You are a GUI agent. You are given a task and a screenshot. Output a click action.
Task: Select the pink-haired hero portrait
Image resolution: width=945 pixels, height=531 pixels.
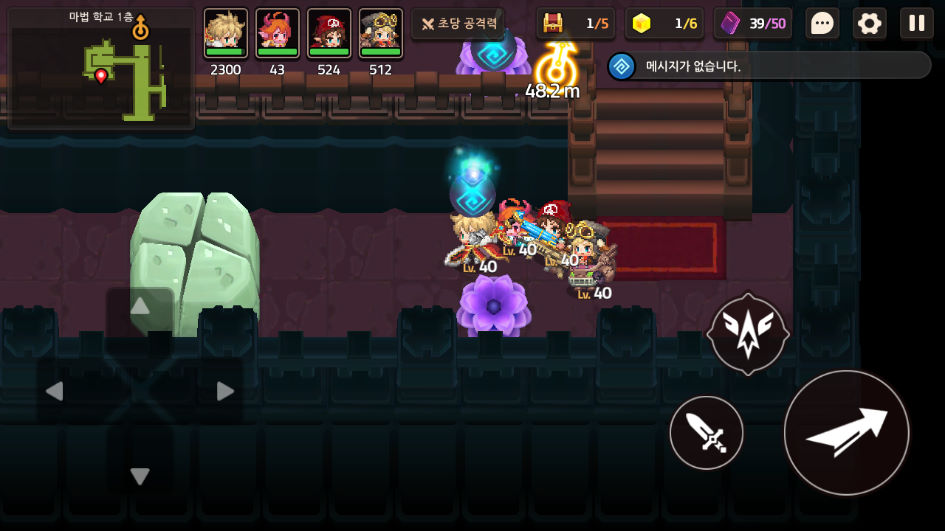point(277,34)
